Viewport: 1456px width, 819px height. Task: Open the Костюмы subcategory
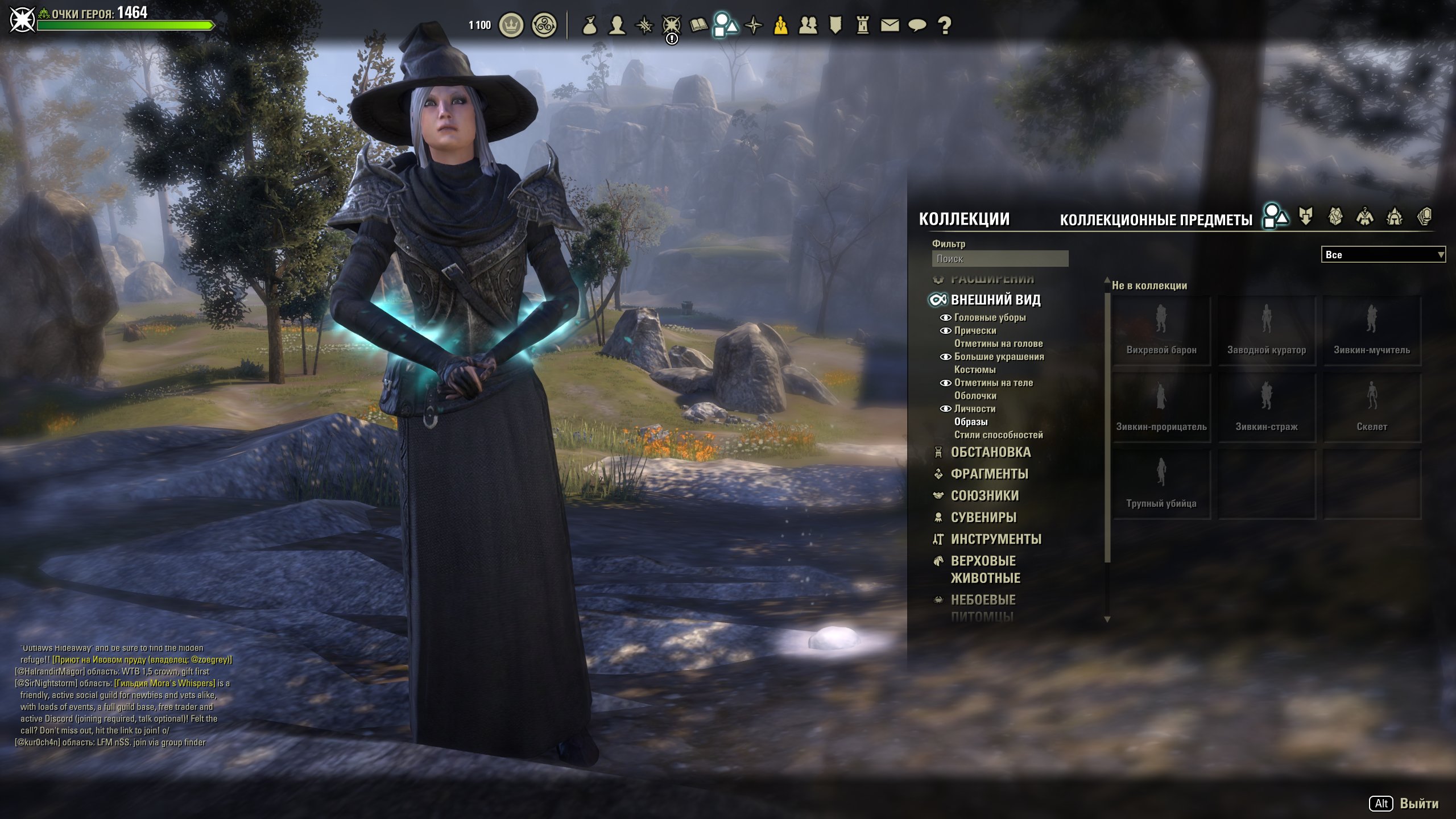pos(975,370)
